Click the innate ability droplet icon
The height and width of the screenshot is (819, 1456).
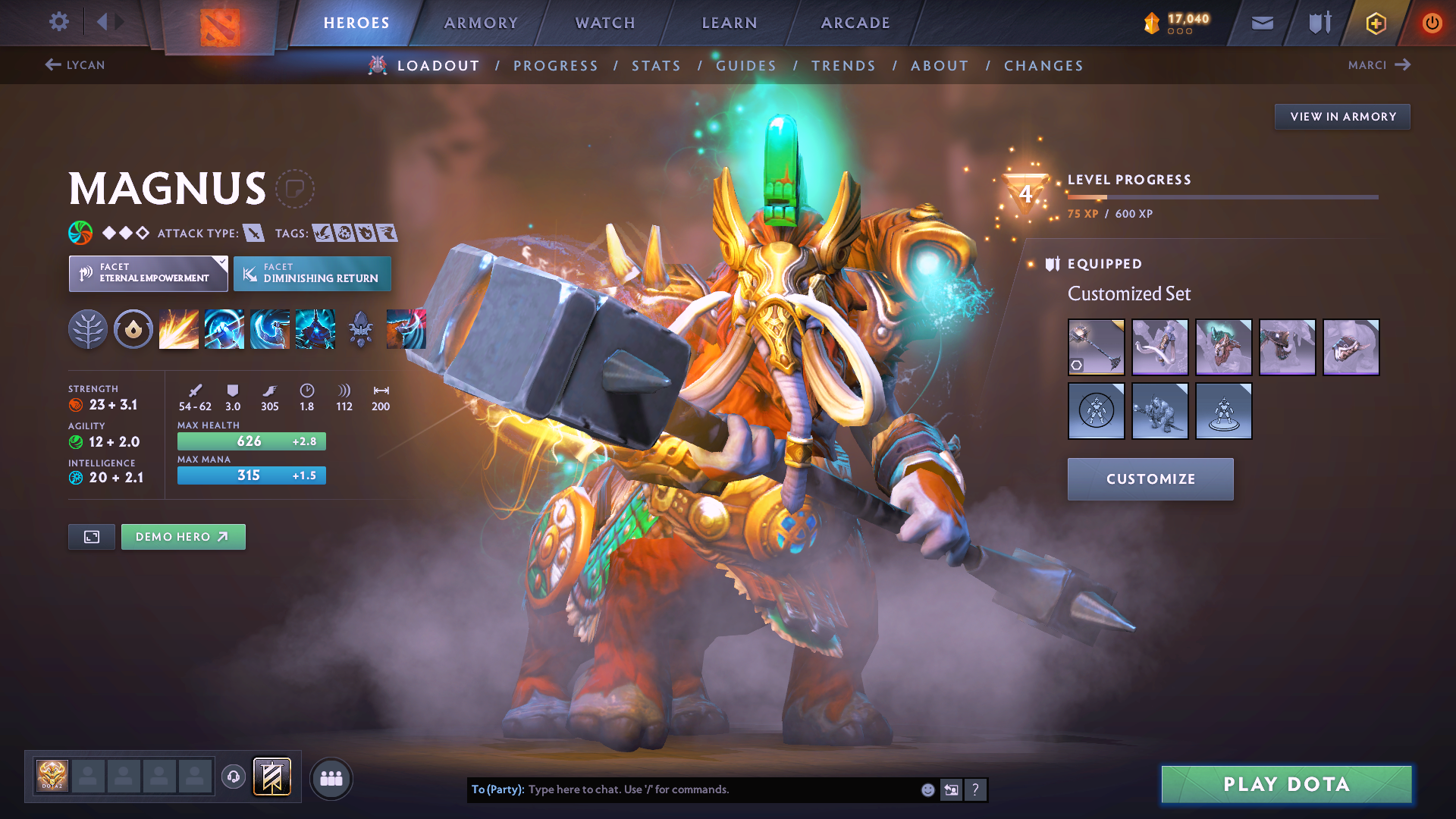(133, 328)
